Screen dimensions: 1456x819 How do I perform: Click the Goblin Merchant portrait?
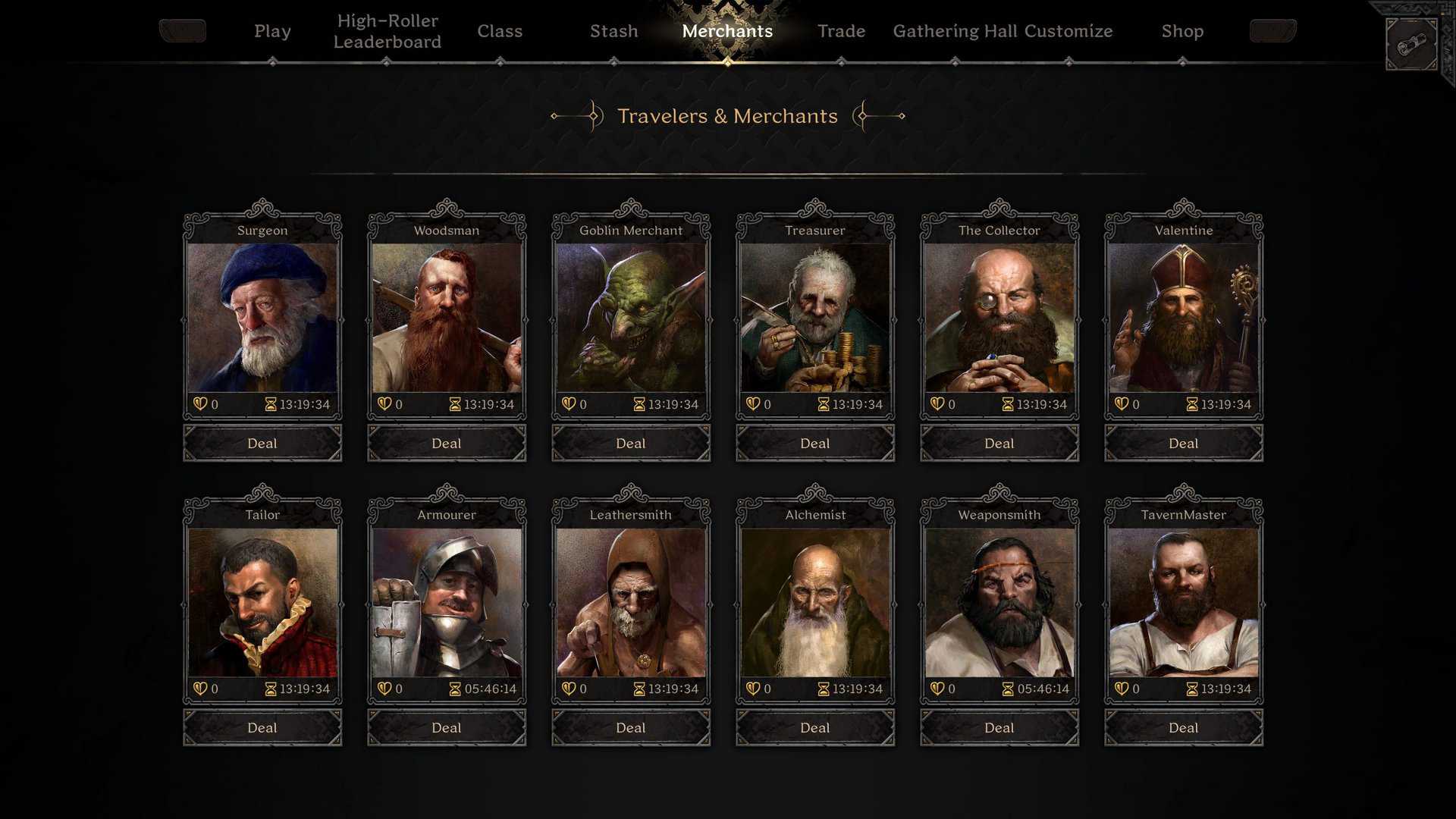click(x=630, y=318)
